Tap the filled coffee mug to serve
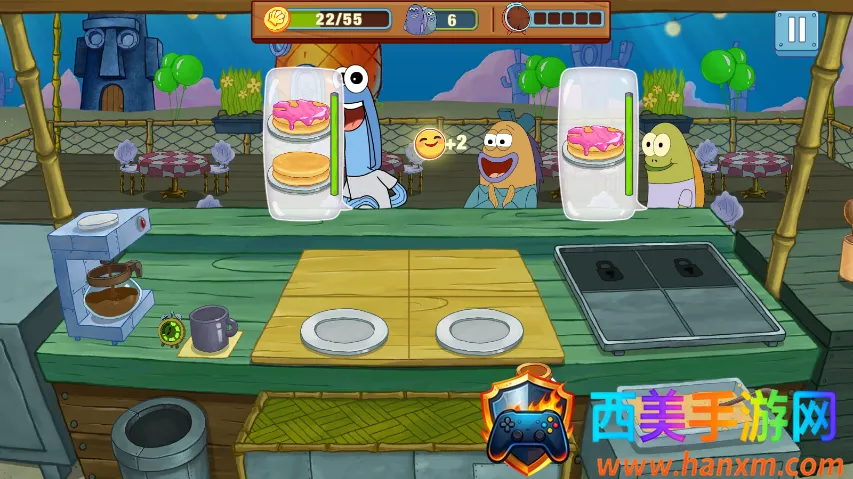853x479 pixels. click(211, 328)
